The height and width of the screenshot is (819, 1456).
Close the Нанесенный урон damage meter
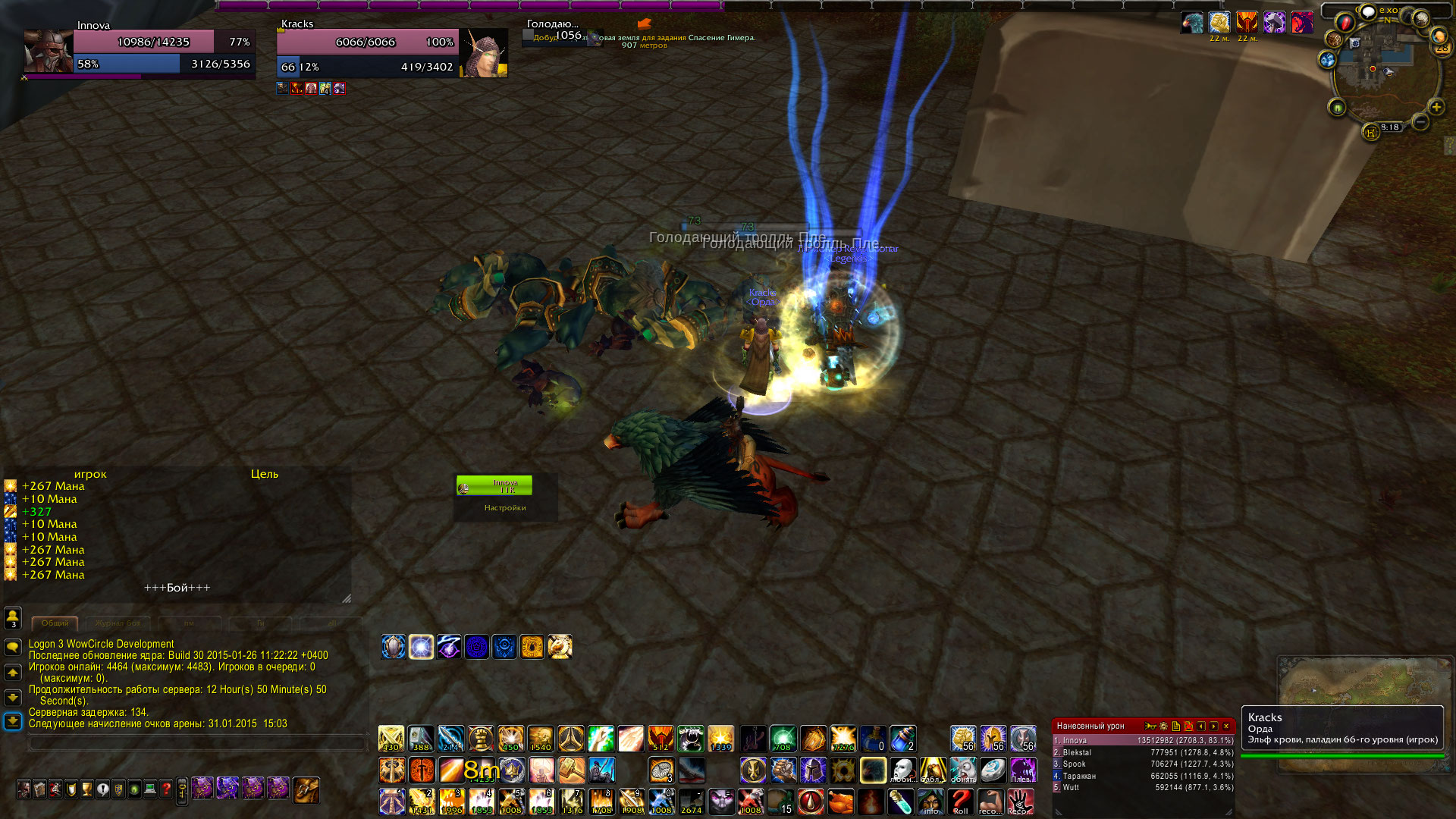click(1226, 726)
